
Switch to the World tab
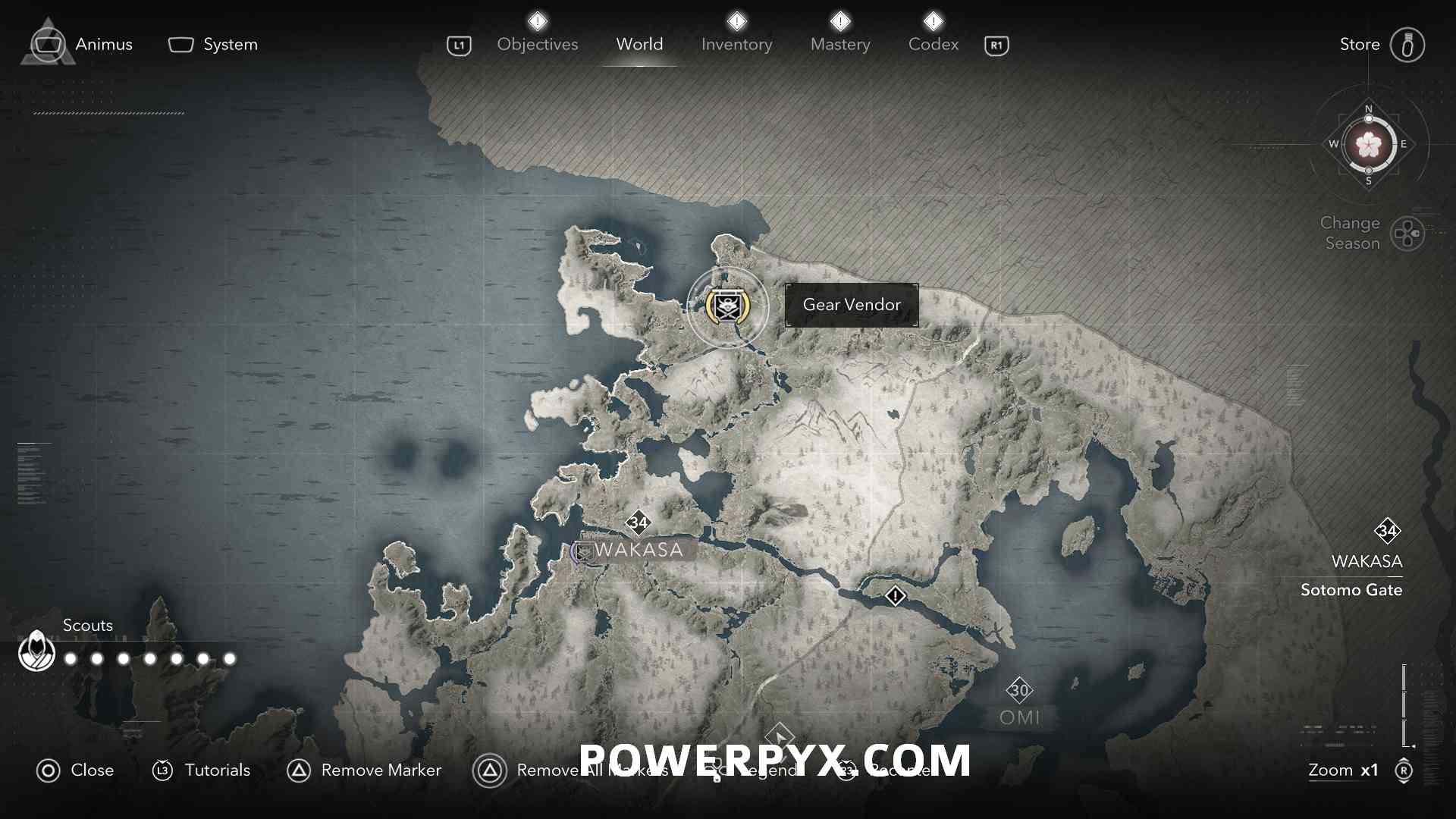tap(639, 45)
